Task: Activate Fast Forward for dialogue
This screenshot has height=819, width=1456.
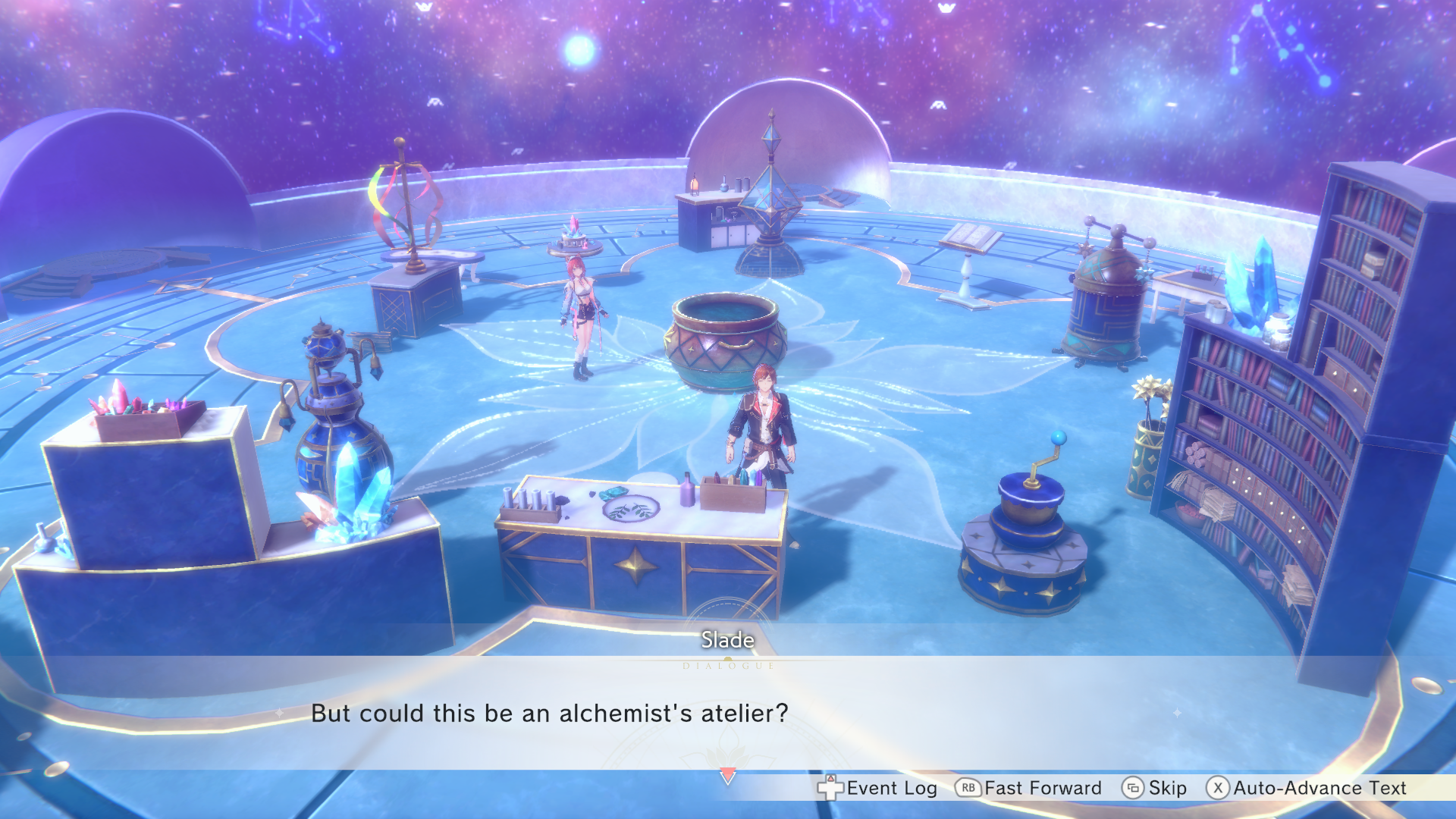Action: 1028,788
